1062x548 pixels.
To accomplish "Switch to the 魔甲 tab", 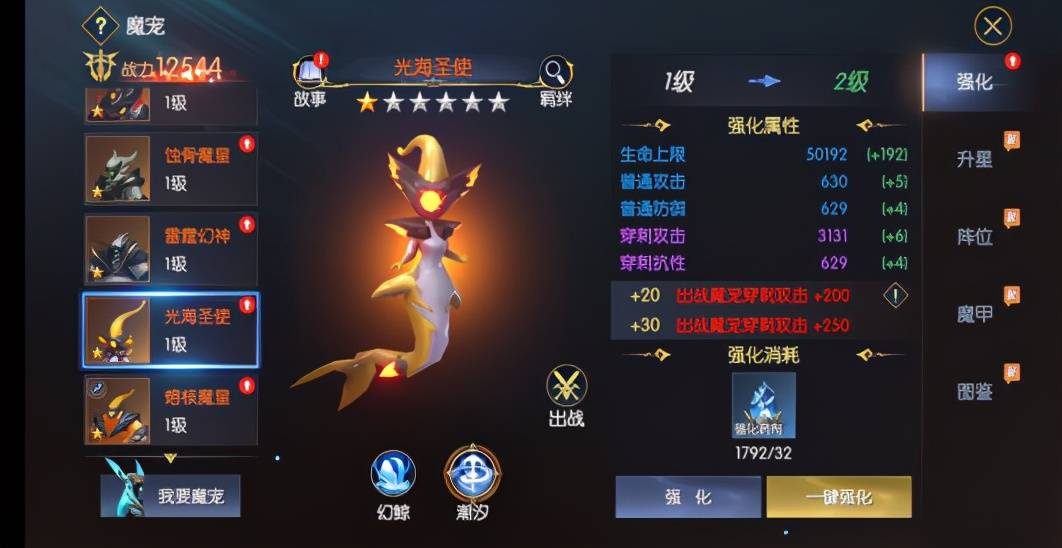I will click(975, 314).
